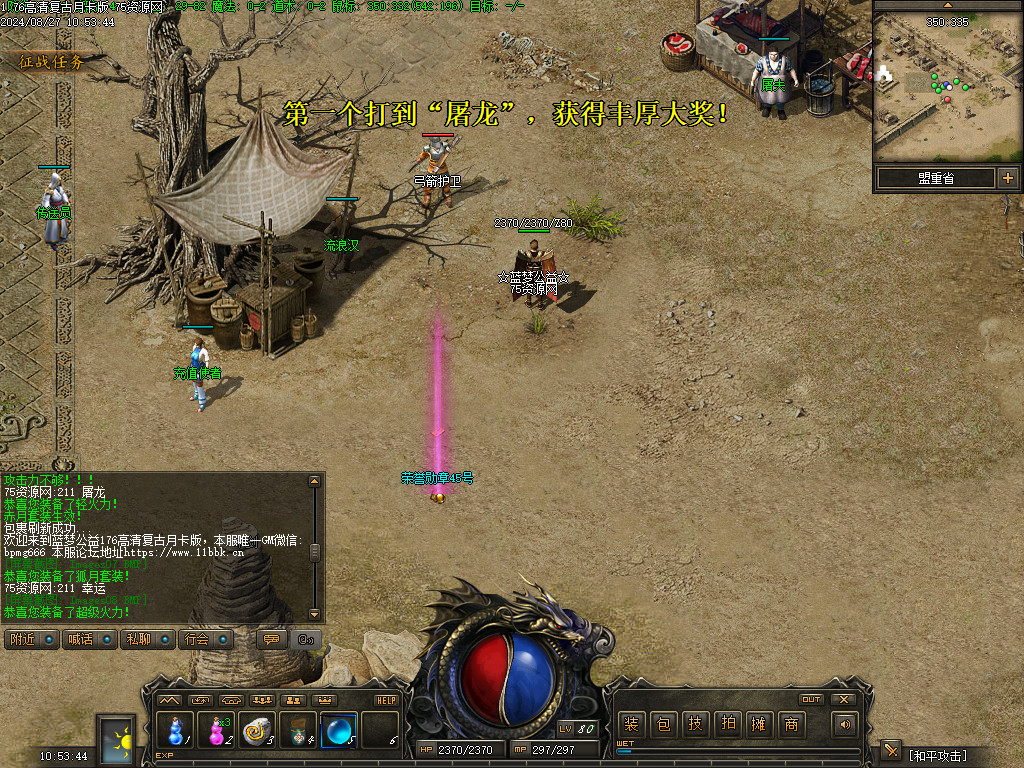The height and width of the screenshot is (768, 1024).
Task: Select the blue orb in slot 5
Action: pos(339,730)
